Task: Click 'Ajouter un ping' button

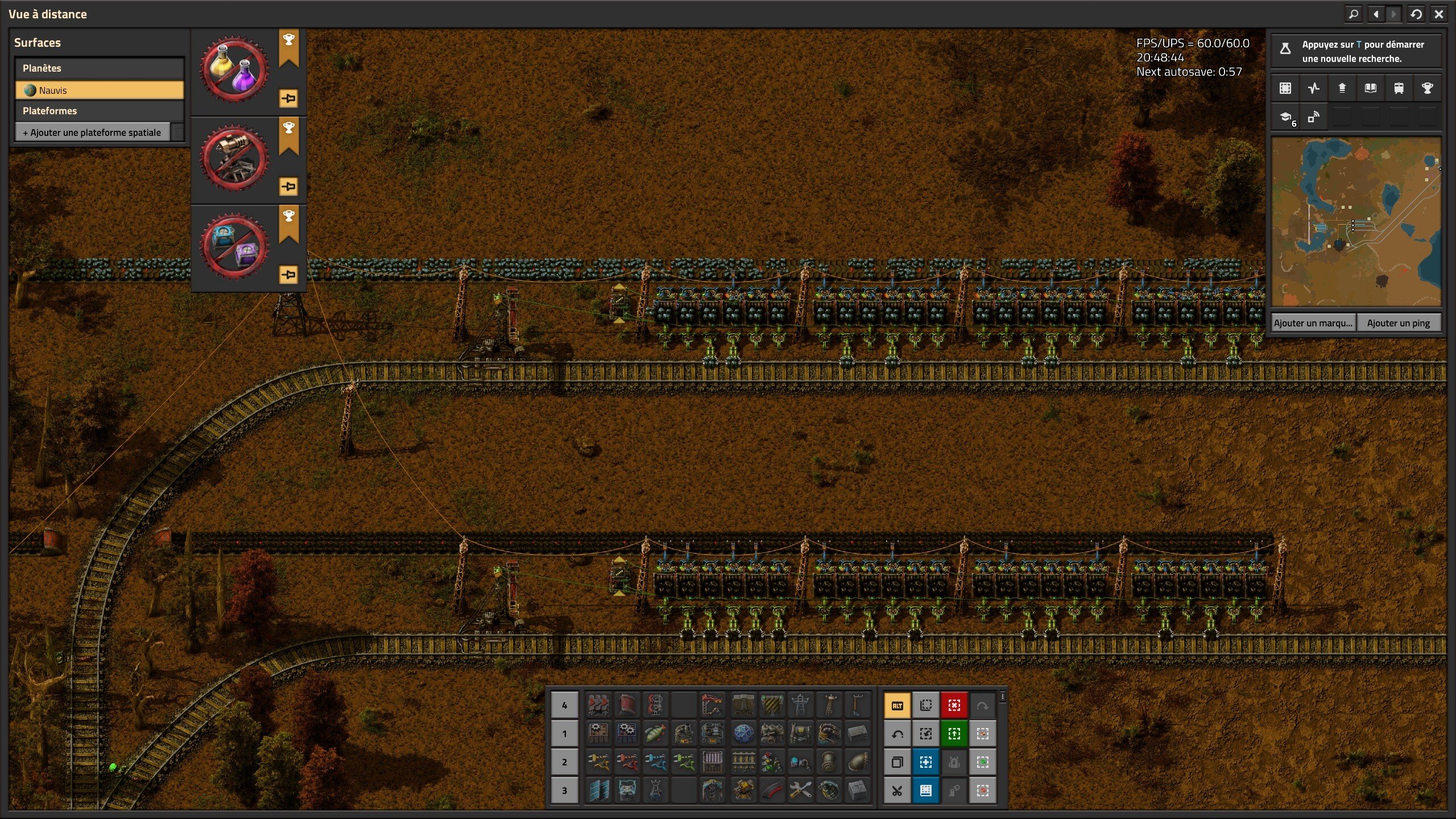Action: pyautogui.click(x=1398, y=323)
